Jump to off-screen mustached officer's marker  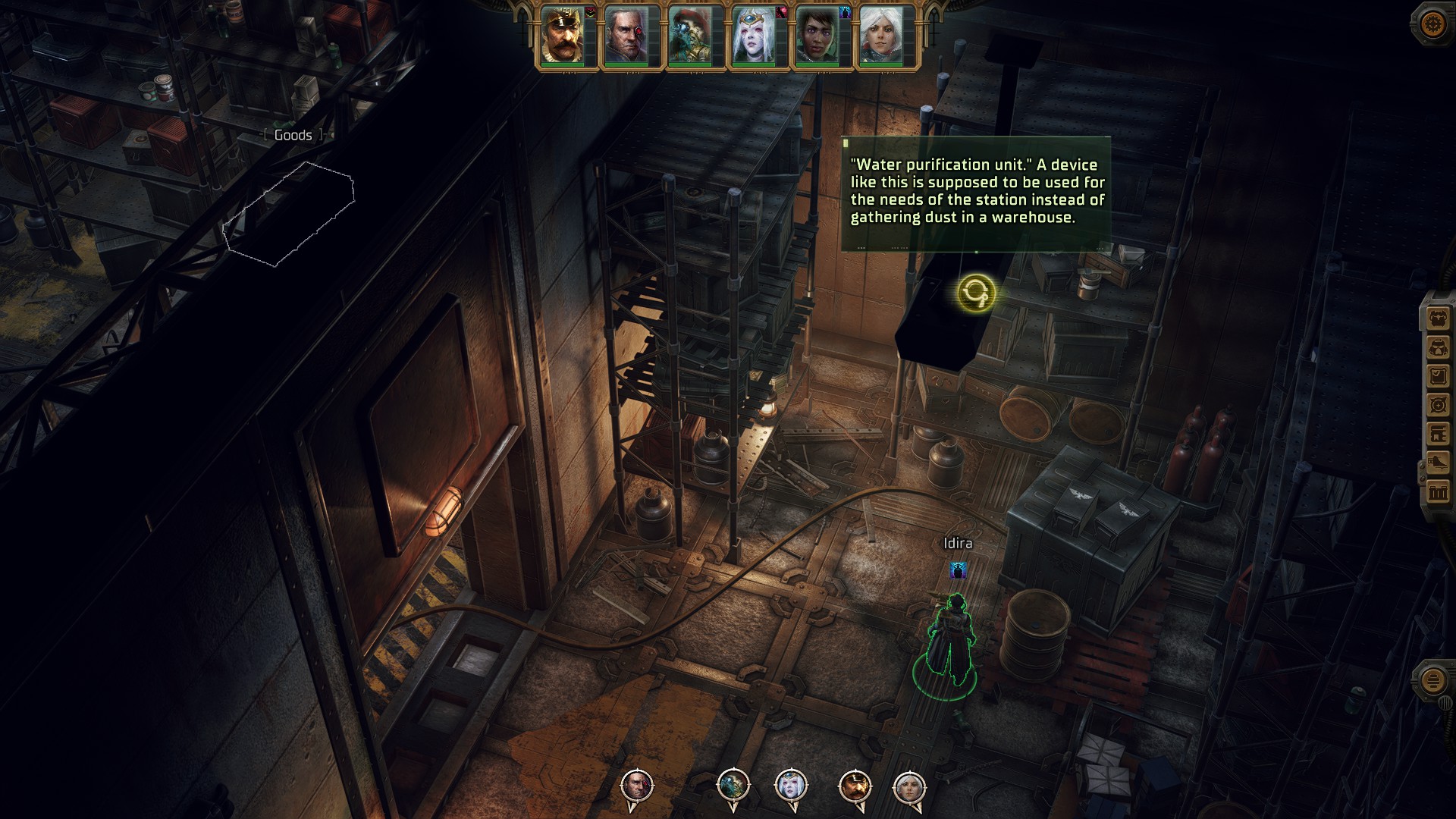coord(855,786)
